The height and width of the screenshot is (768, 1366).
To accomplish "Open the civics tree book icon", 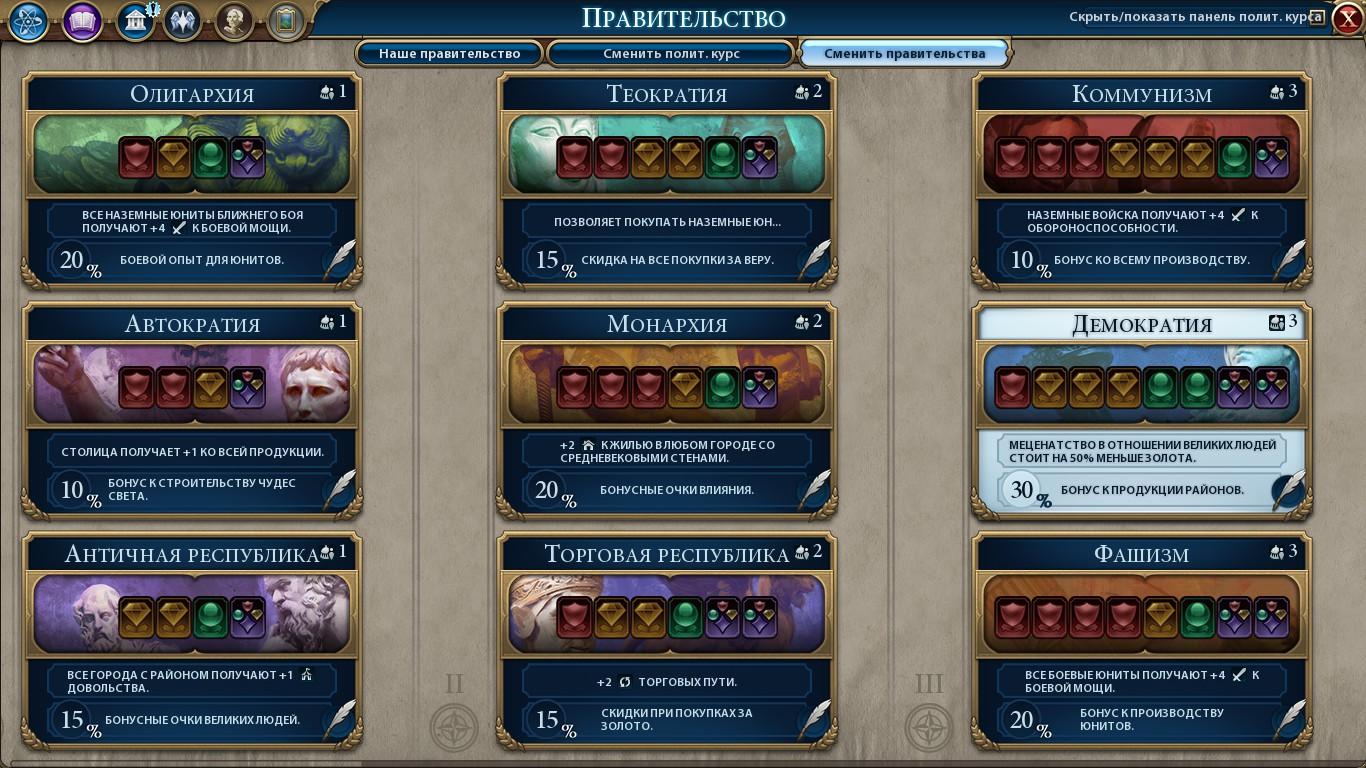I will tap(82, 22).
